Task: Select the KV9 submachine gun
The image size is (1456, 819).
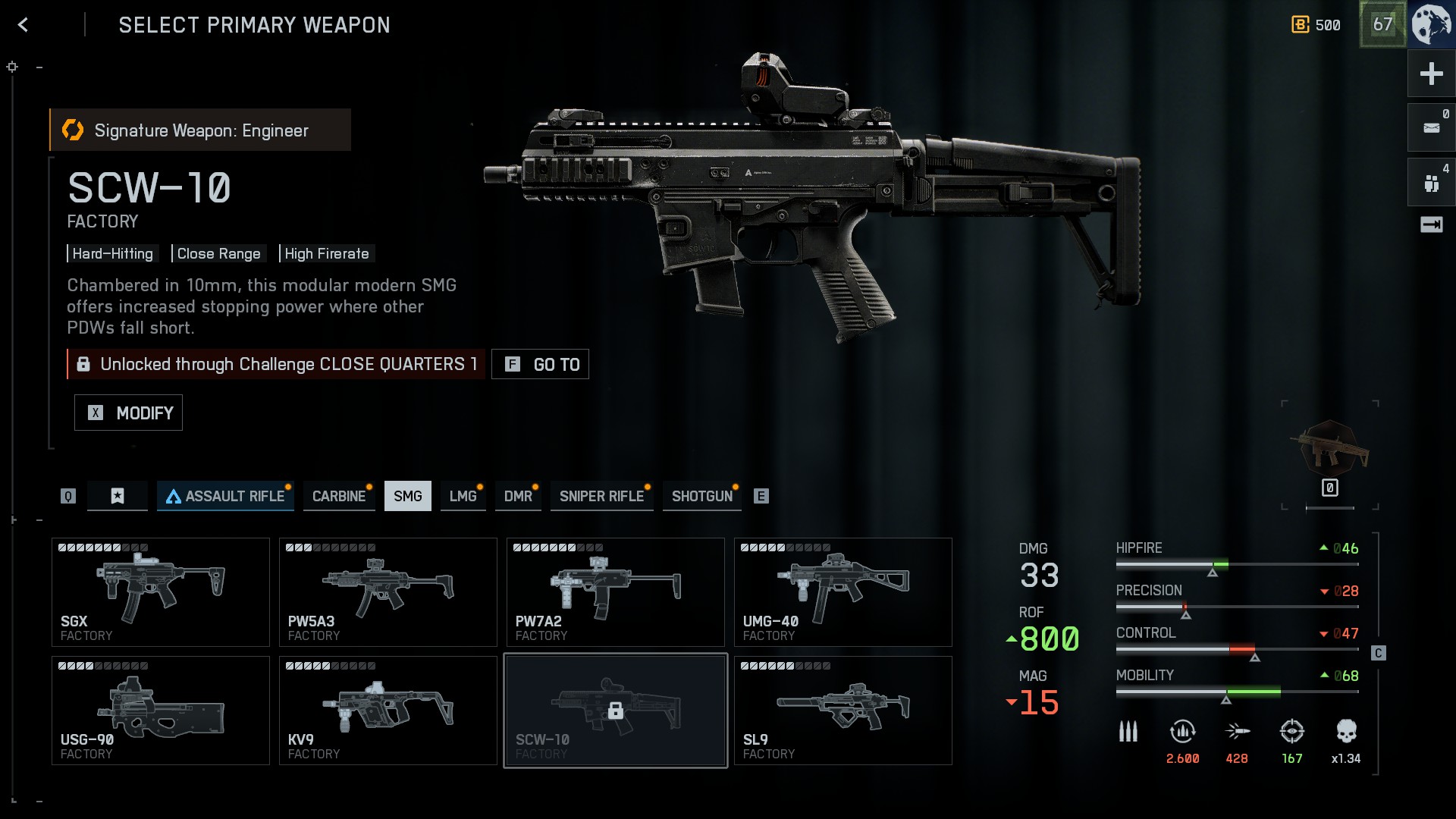Action: tap(388, 711)
